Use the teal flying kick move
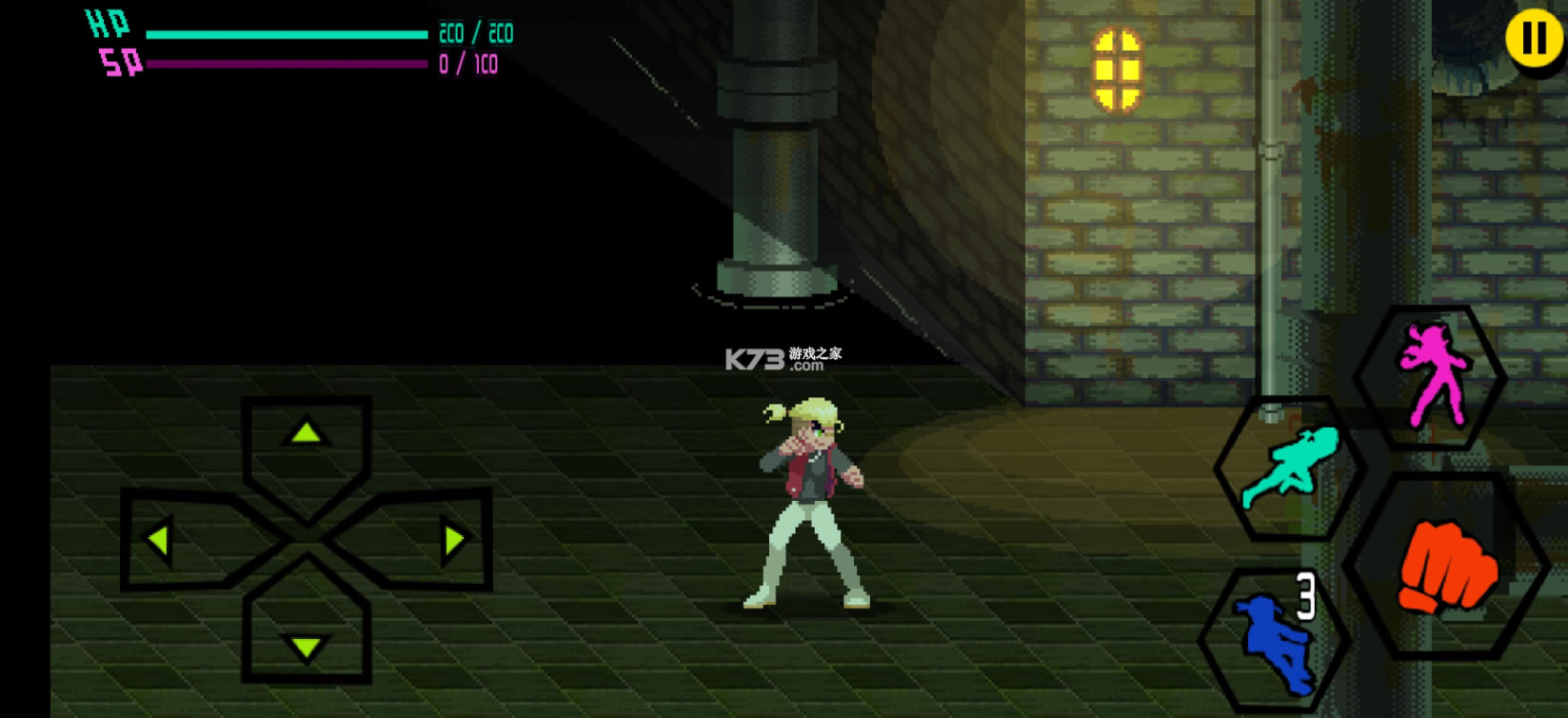Viewport: 1568px width, 718px height. (x=1290, y=468)
